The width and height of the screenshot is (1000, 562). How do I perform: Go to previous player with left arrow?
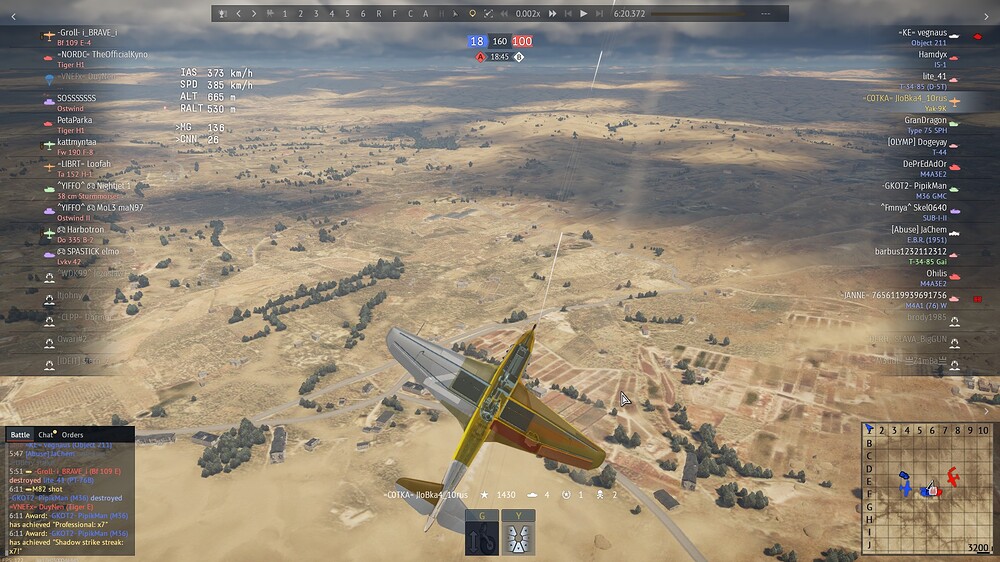pos(238,14)
